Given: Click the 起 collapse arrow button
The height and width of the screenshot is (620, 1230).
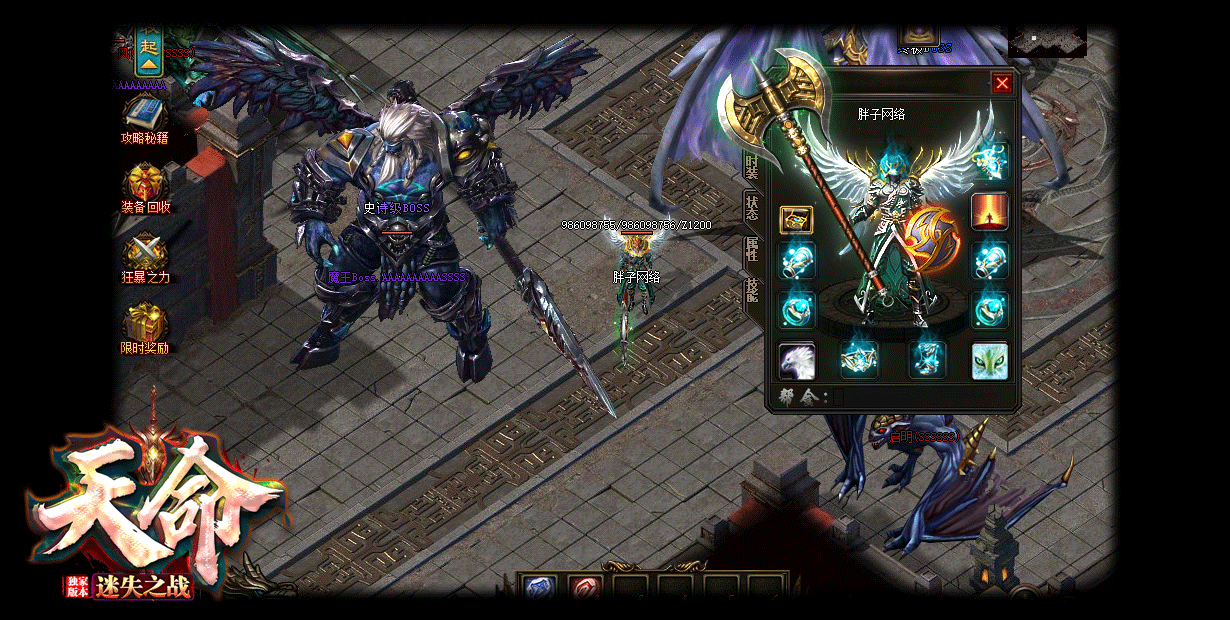Looking at the screenshot, I should click(150, 53).
